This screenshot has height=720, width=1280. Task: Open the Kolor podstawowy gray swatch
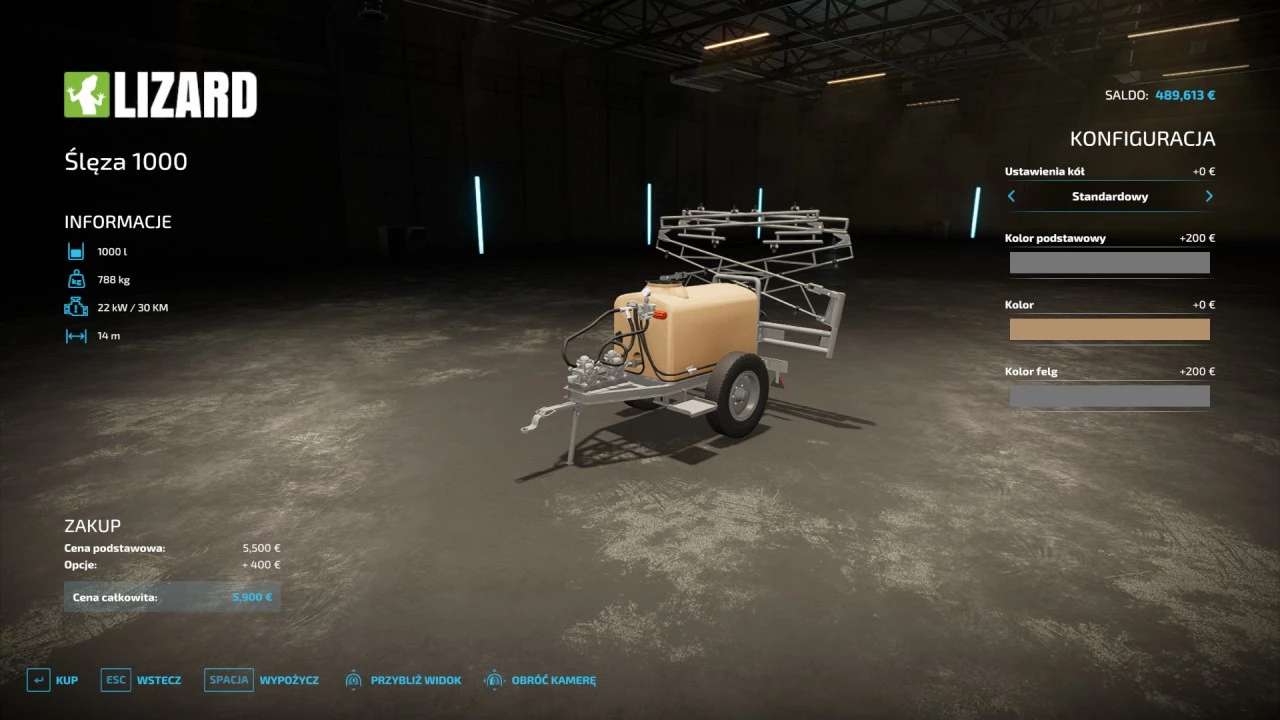point(1109,263)
